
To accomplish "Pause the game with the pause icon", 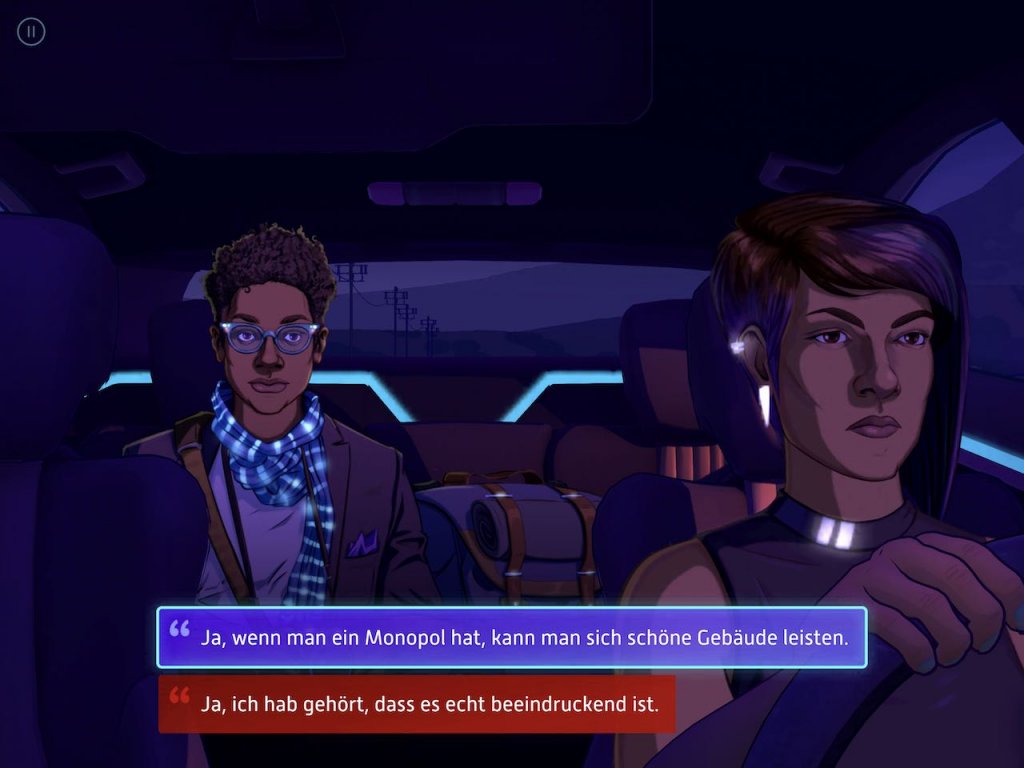I will pyautogui.click(x=31, y=32).
